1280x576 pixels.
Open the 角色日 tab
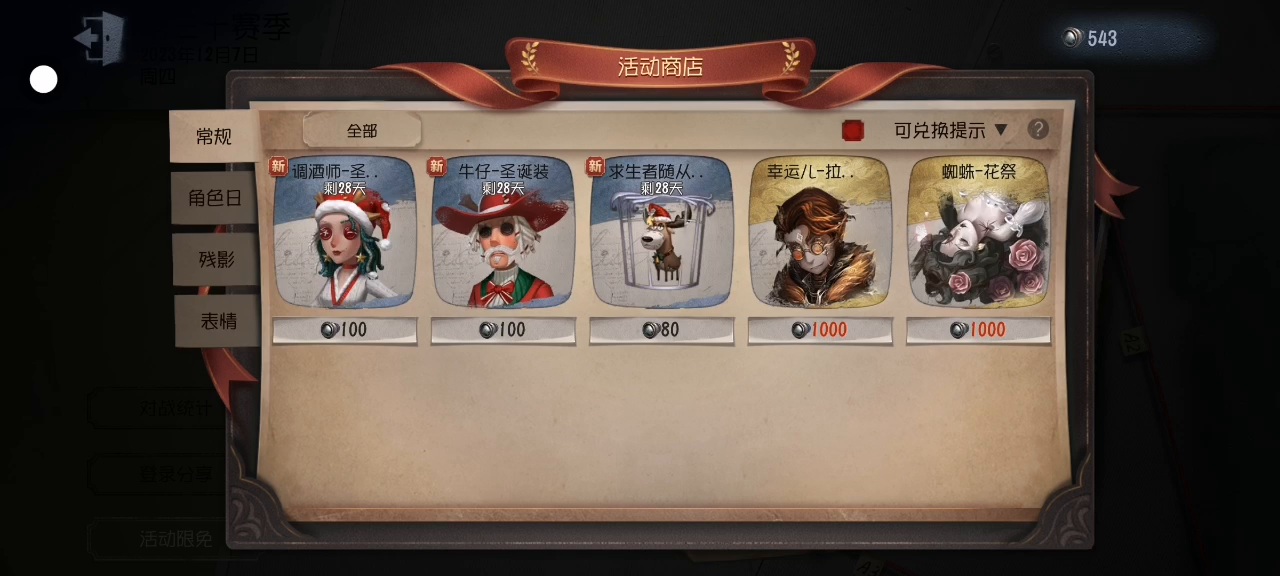(x=215, y=198)
